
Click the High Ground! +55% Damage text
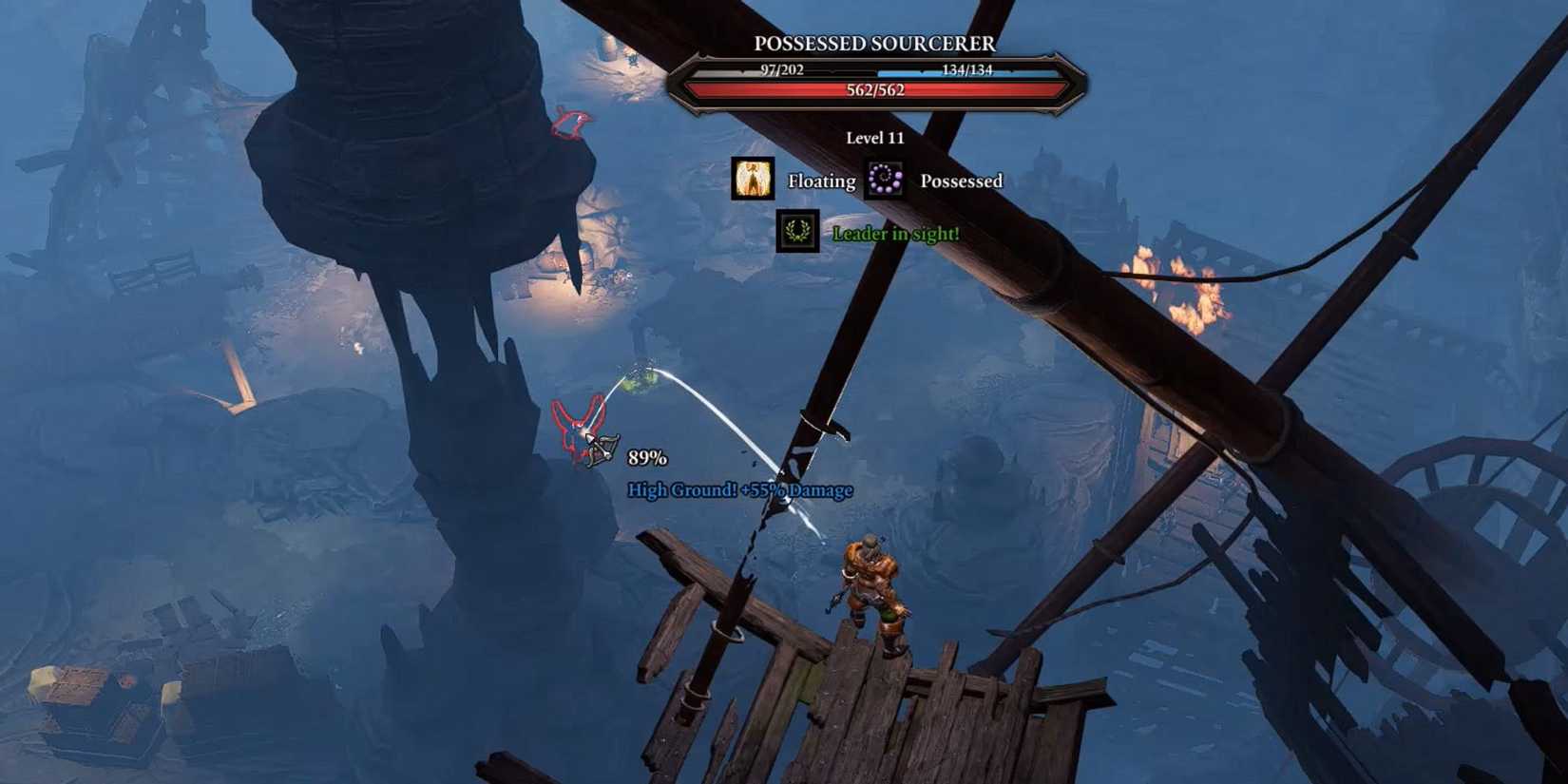[x=740, y=488]
